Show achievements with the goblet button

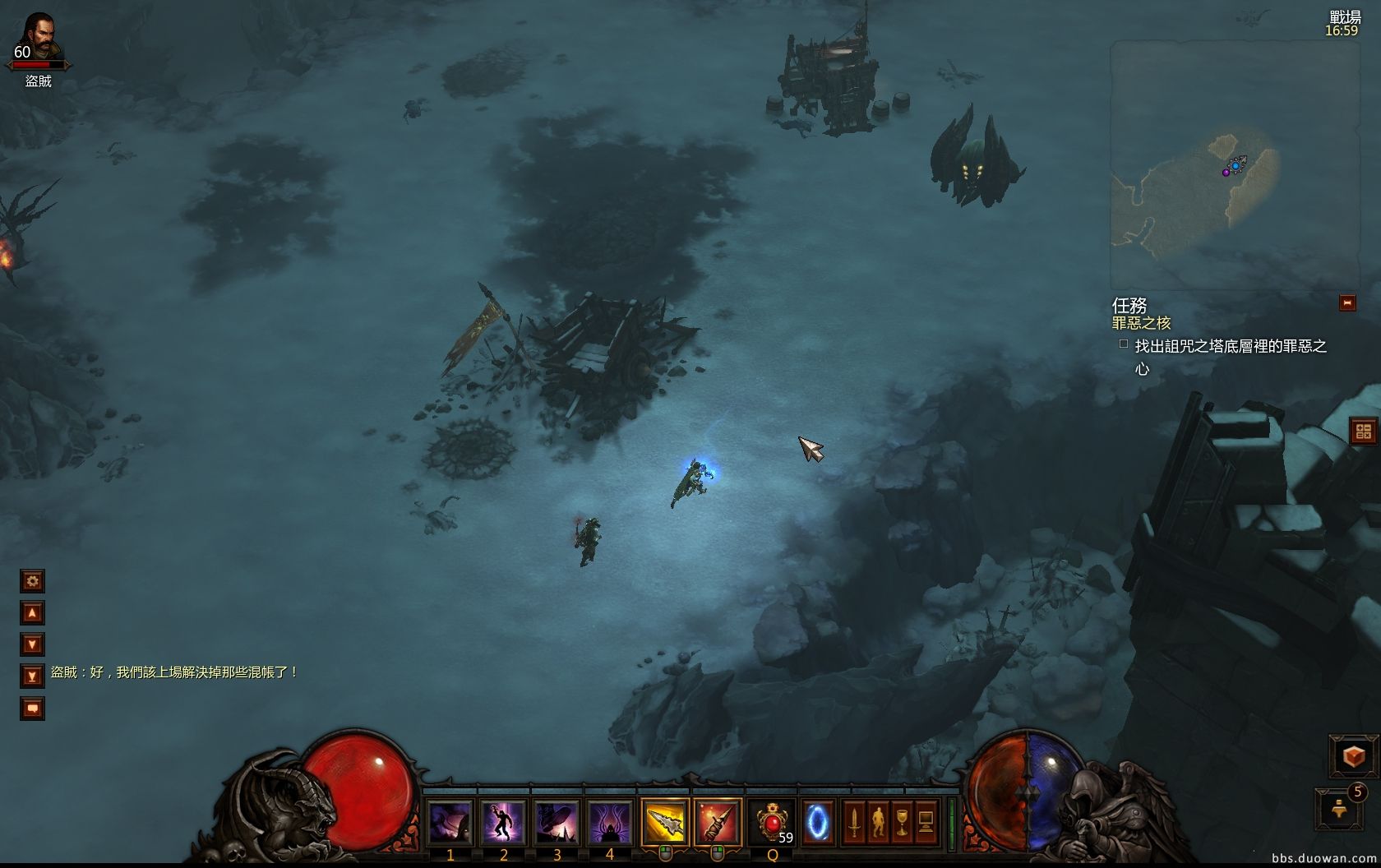902,822
